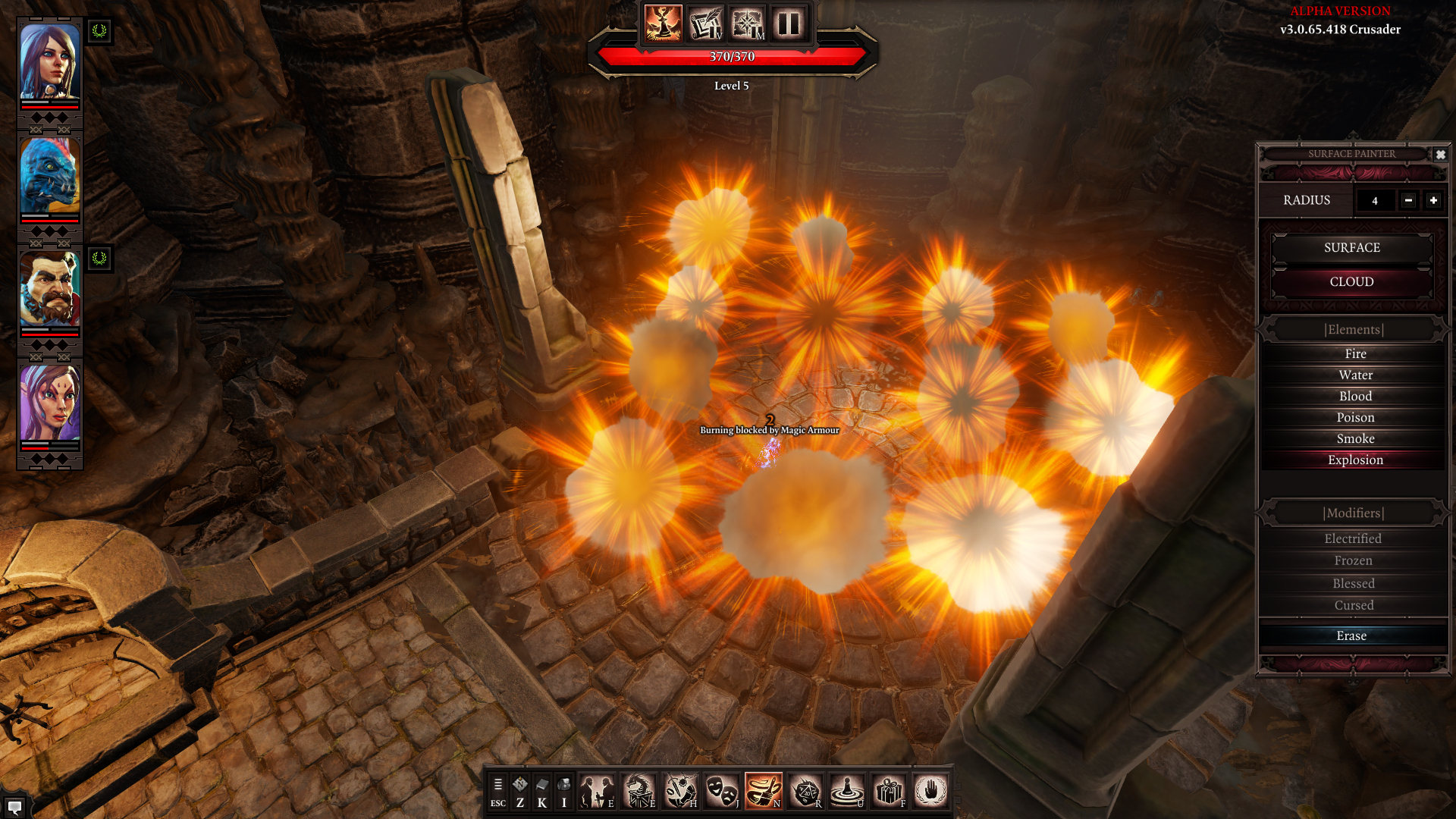Image resolution: width=1456 pixels, height=819 pixels.
Task: Switch painter mode to Cloud
Action: click(x=1351, y=282)
